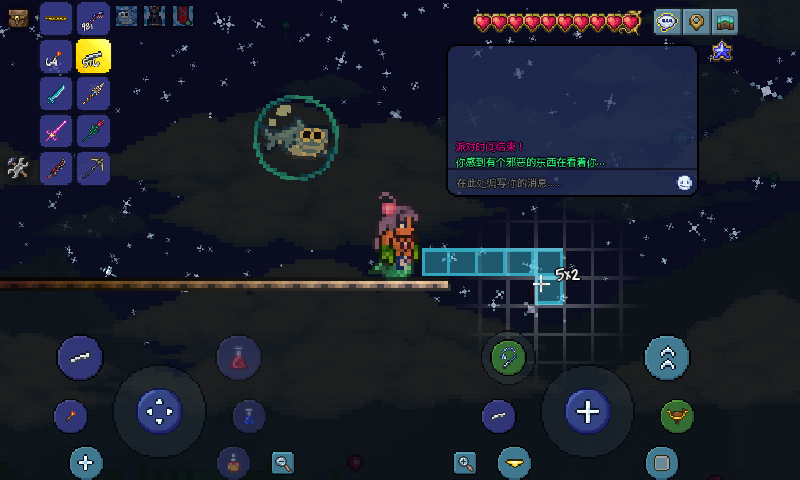Open the emoji picker in chat

[684, 183]
